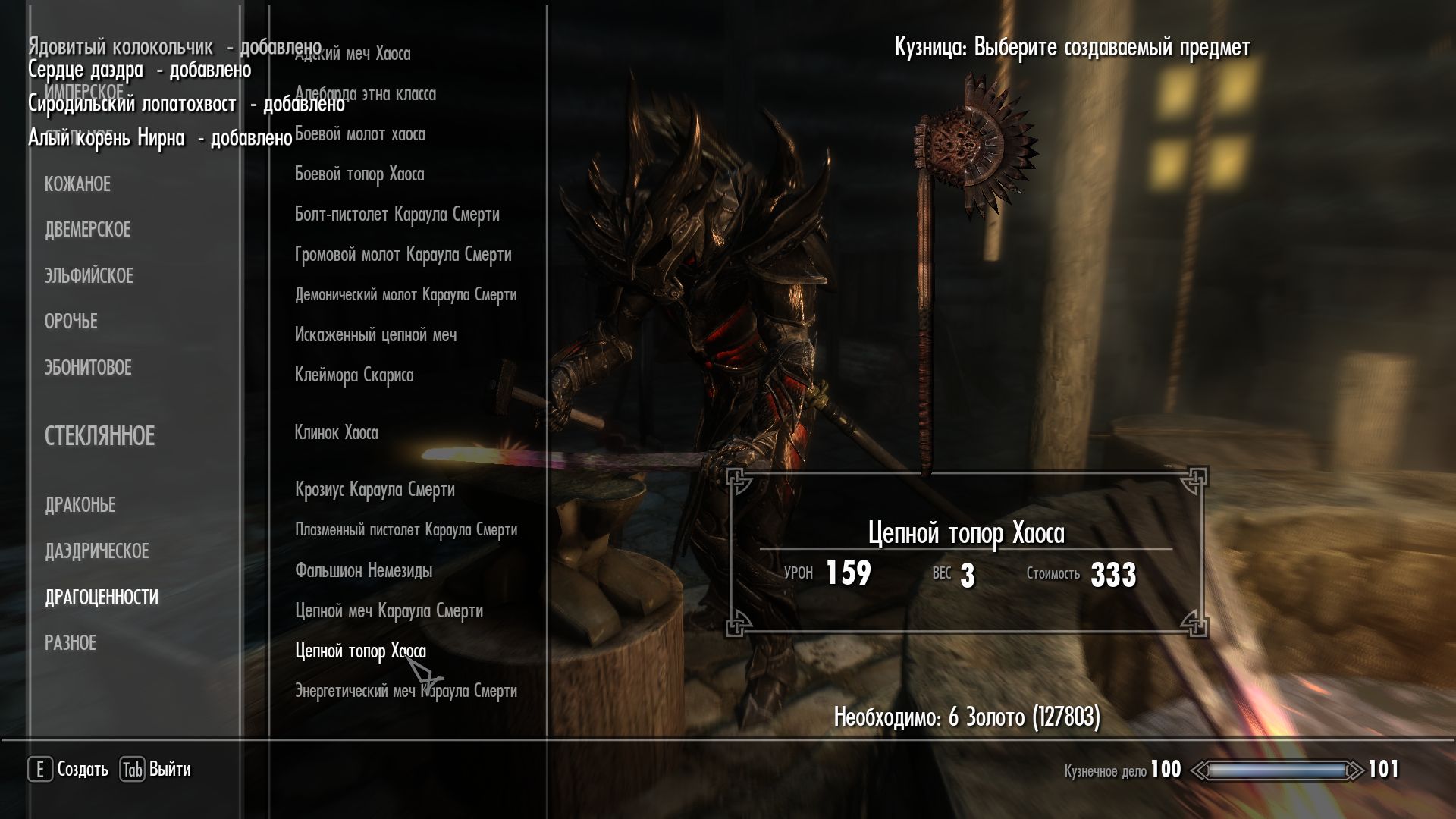
Task: Select the ДРАГОЦЕННОСТИ category
Action: pyautogui.click(x=102, y=598)
